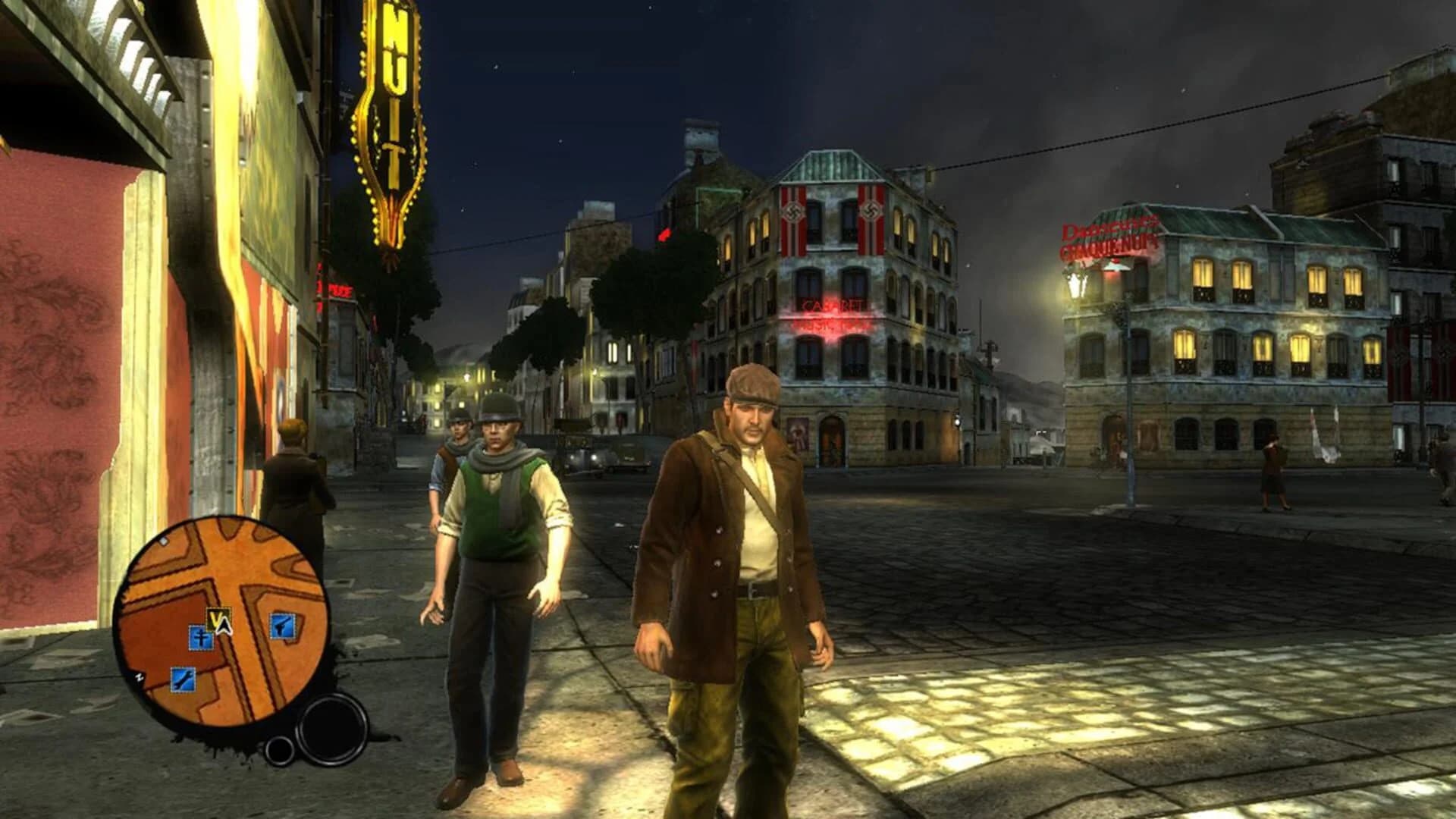This screenshot has width=1456, height=819.
Task: Click the small grenade counter circle under the minimap
Action: (x=279, y=749)
